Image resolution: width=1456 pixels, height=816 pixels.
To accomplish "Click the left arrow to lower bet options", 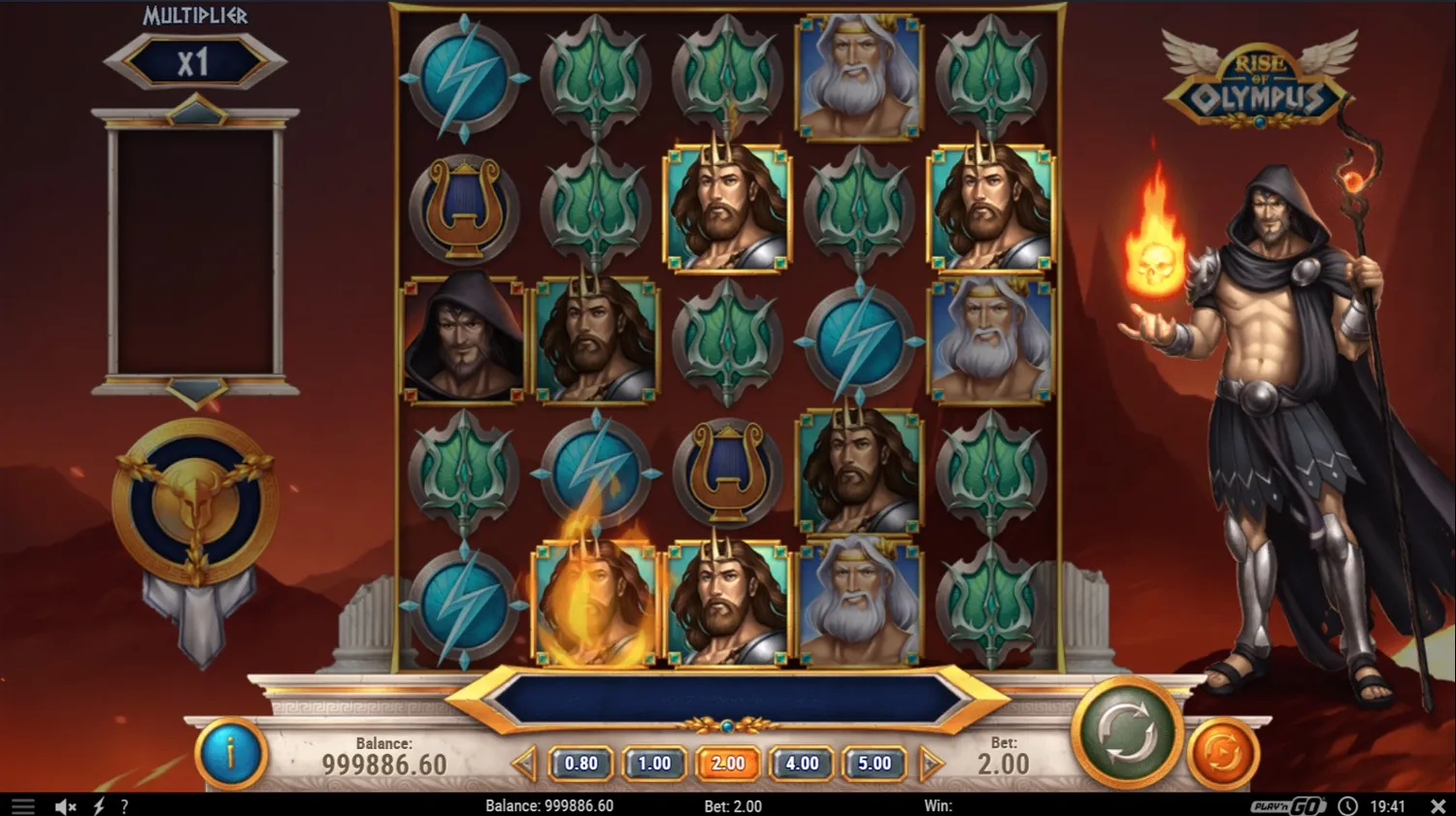I will (525, 764).
